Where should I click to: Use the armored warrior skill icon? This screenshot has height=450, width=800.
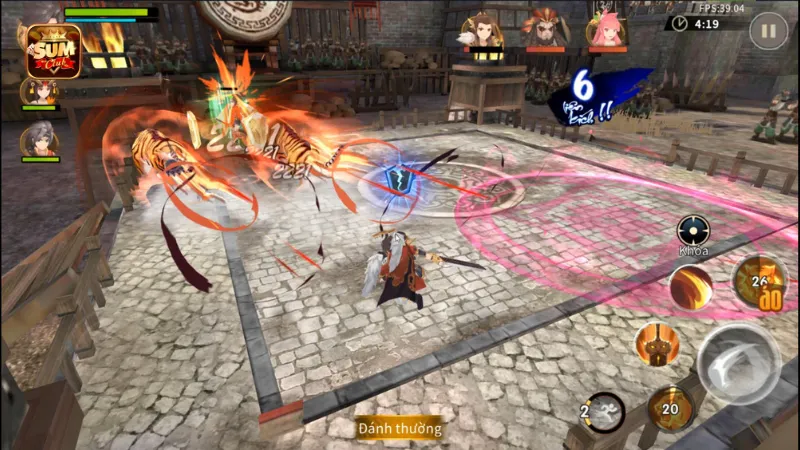point(657,344)
